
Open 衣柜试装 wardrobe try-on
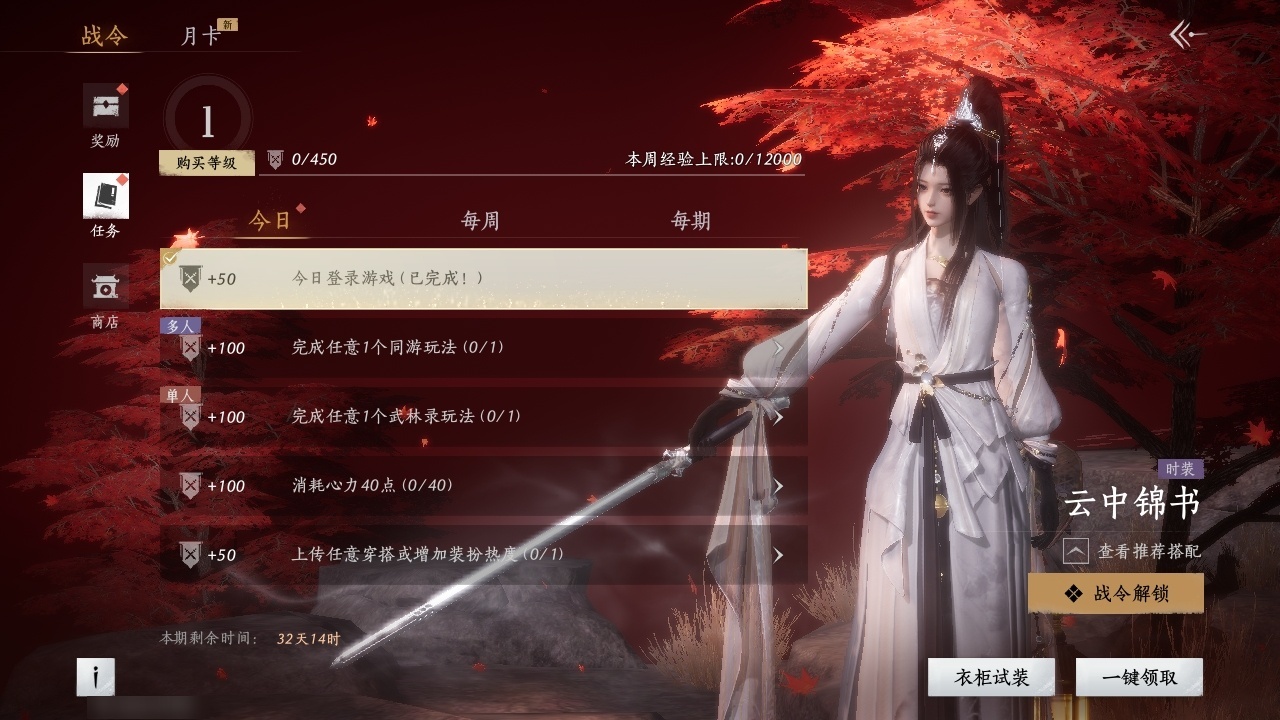(x=991, y=677)
